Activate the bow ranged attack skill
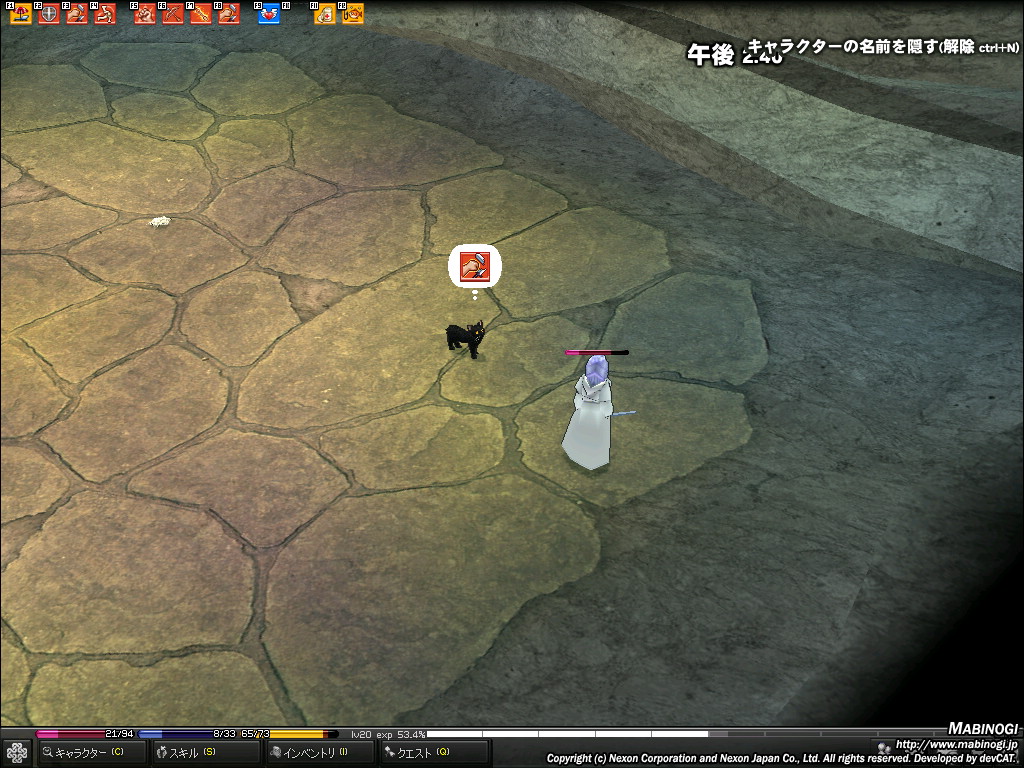Viewport: 1024px width, 768px height. pyautogui.click(x=173, y=14)
